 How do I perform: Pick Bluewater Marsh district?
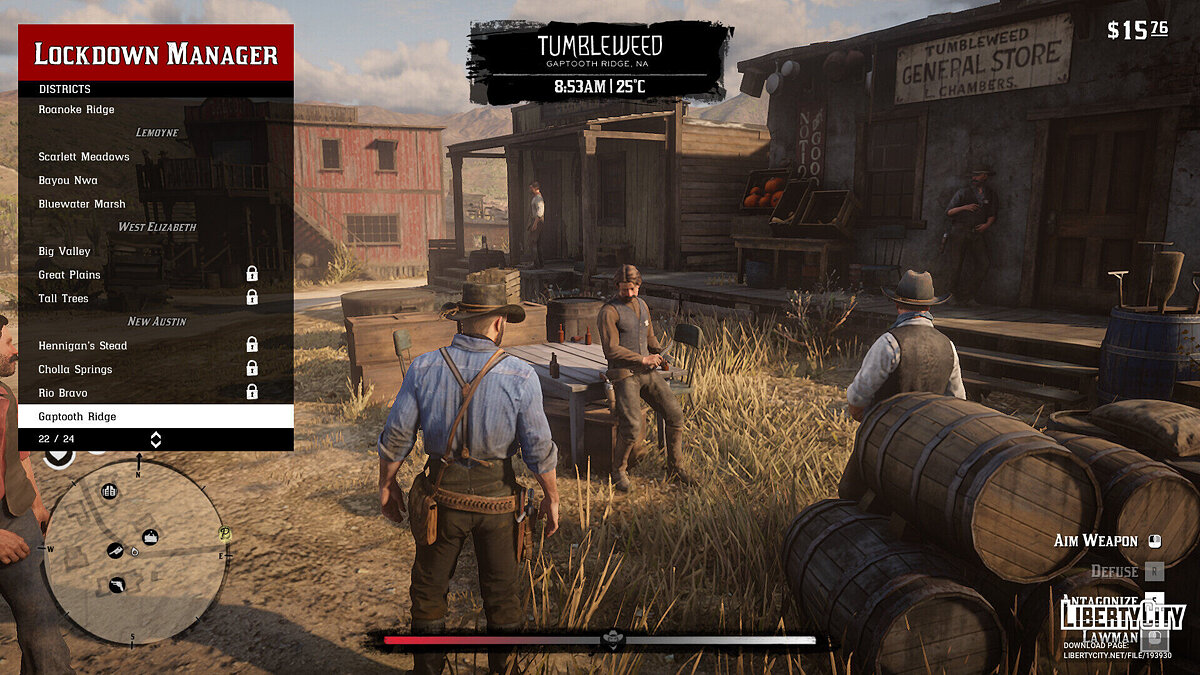(82, 204)
